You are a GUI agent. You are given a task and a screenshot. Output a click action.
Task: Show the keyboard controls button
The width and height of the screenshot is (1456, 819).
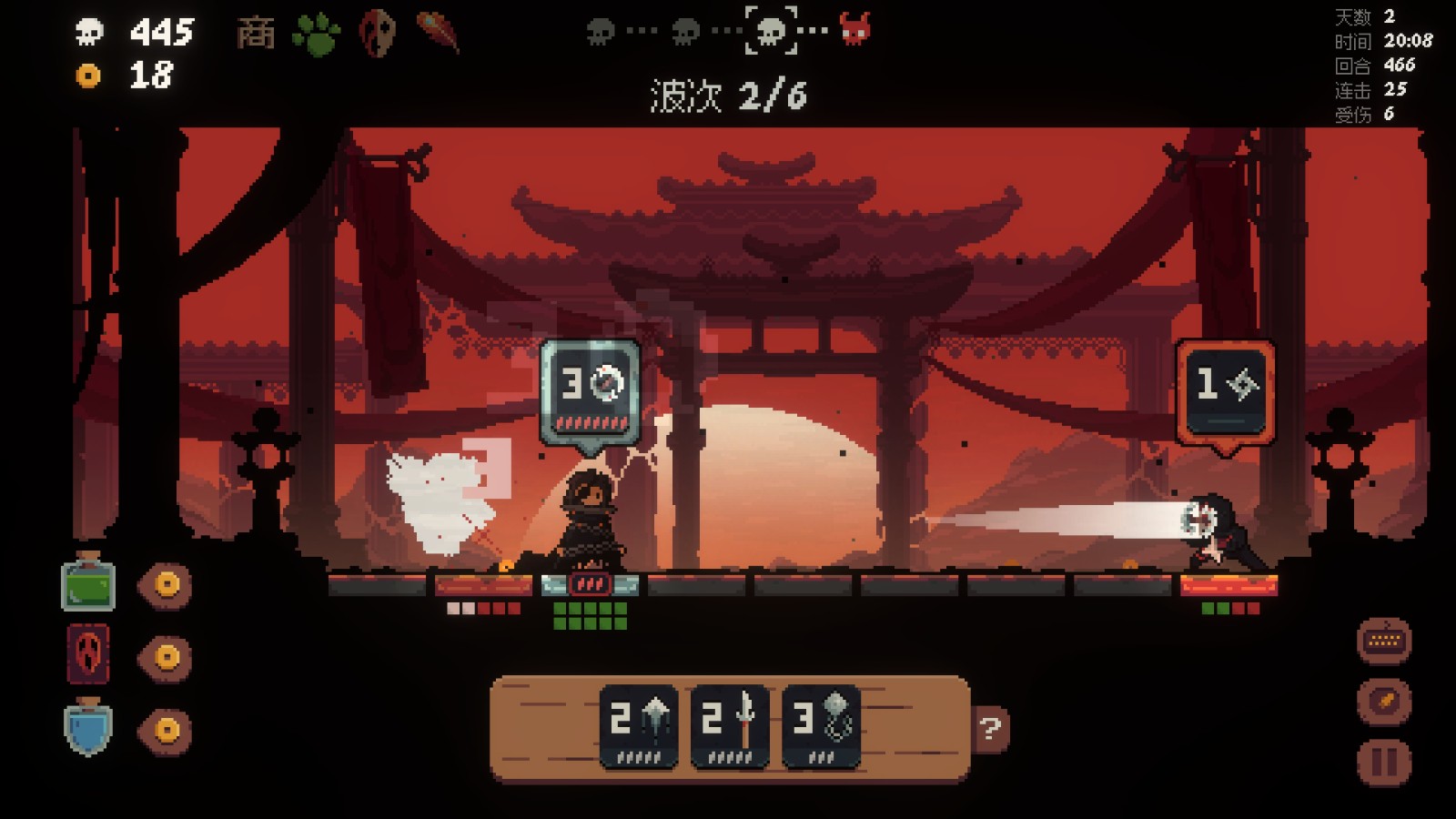[x=1384, y=641]
